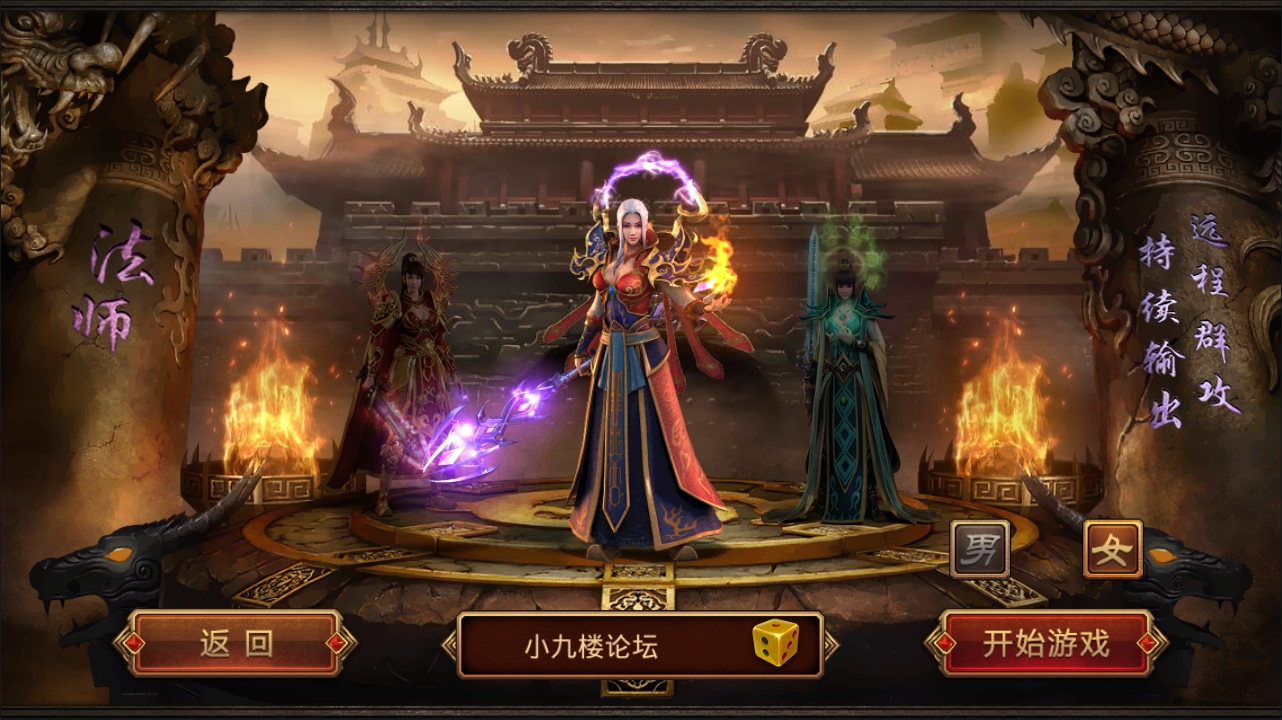Click the mage's glowing purple staff
1282x720 pixels.
[490, 430]
